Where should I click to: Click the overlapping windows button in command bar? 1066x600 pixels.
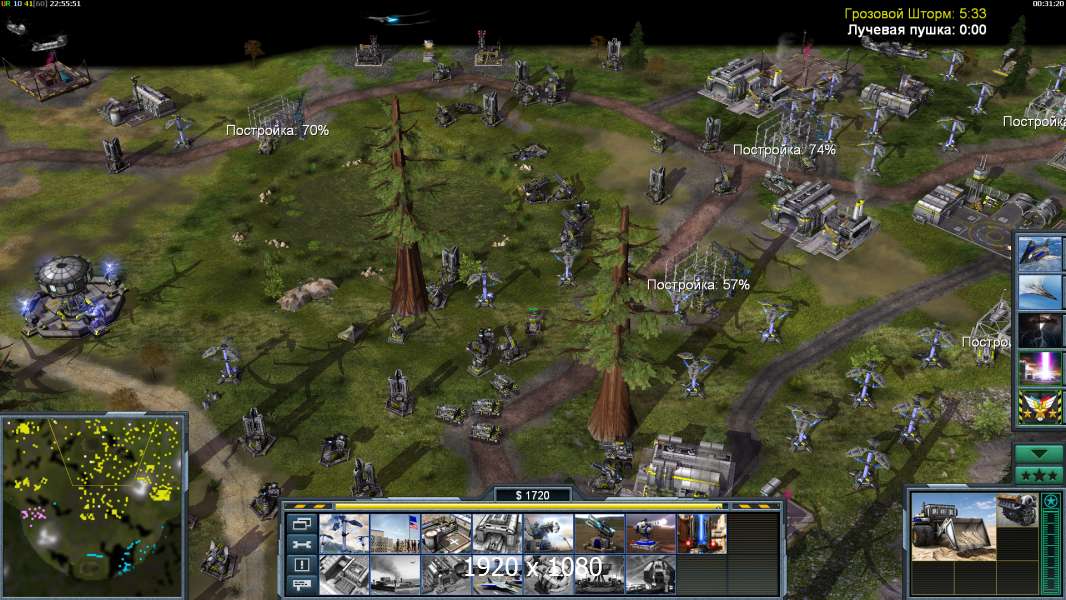[300, 523]
